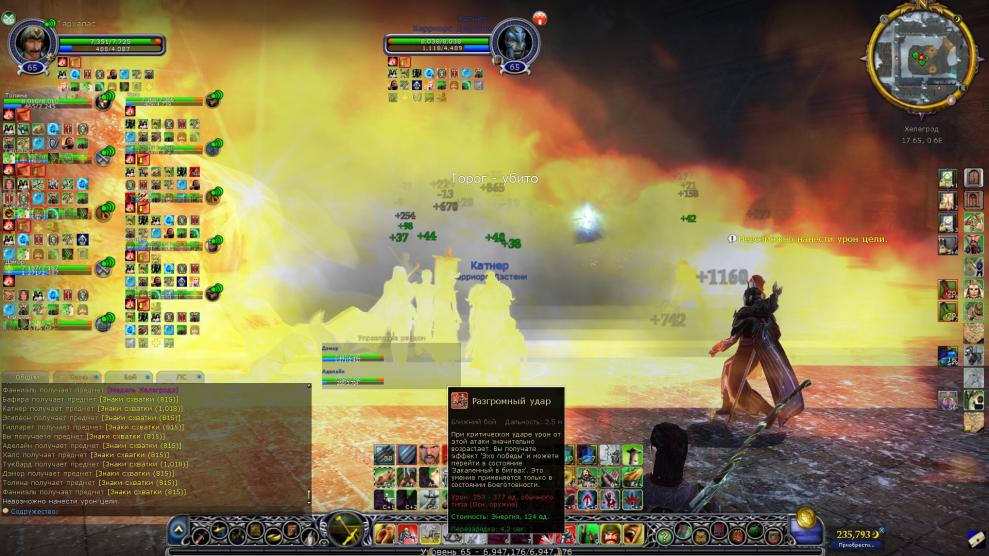The image size is (989, 556).
Task: Open the main menu arrow button
Action: [x=178, y=527]
